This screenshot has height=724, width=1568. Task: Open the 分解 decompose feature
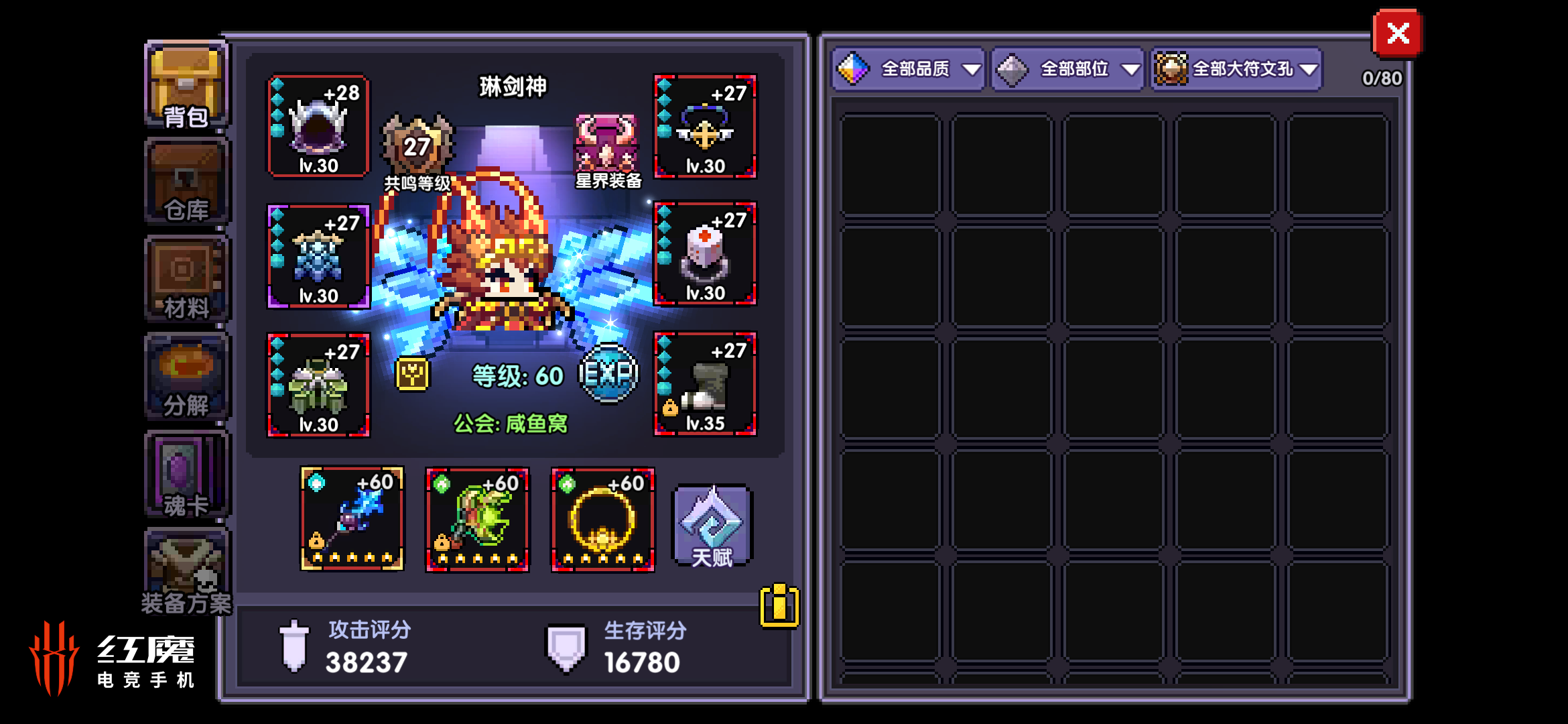click(186, 375)
